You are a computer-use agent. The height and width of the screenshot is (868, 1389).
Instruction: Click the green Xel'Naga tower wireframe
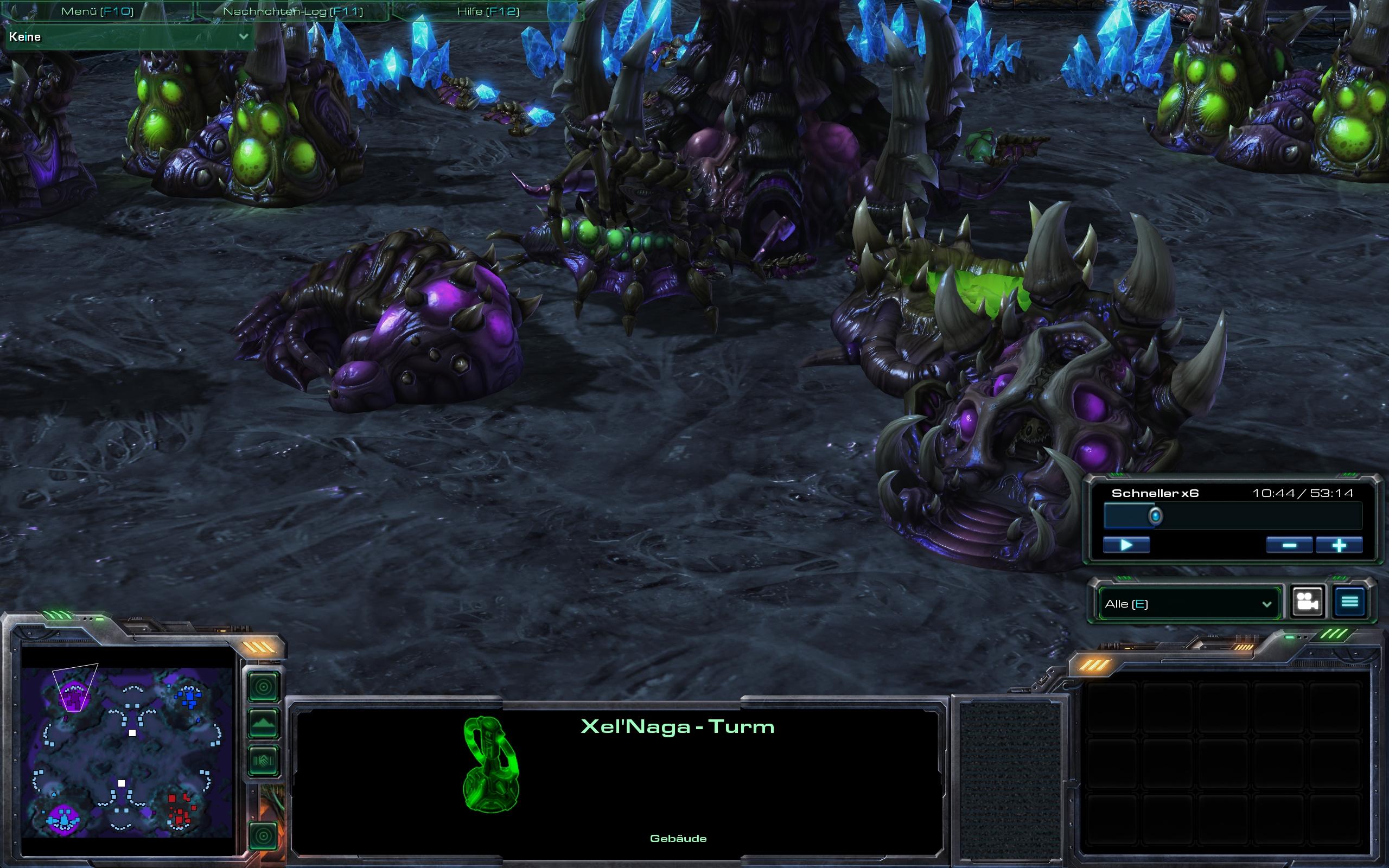tap(490, 763)
